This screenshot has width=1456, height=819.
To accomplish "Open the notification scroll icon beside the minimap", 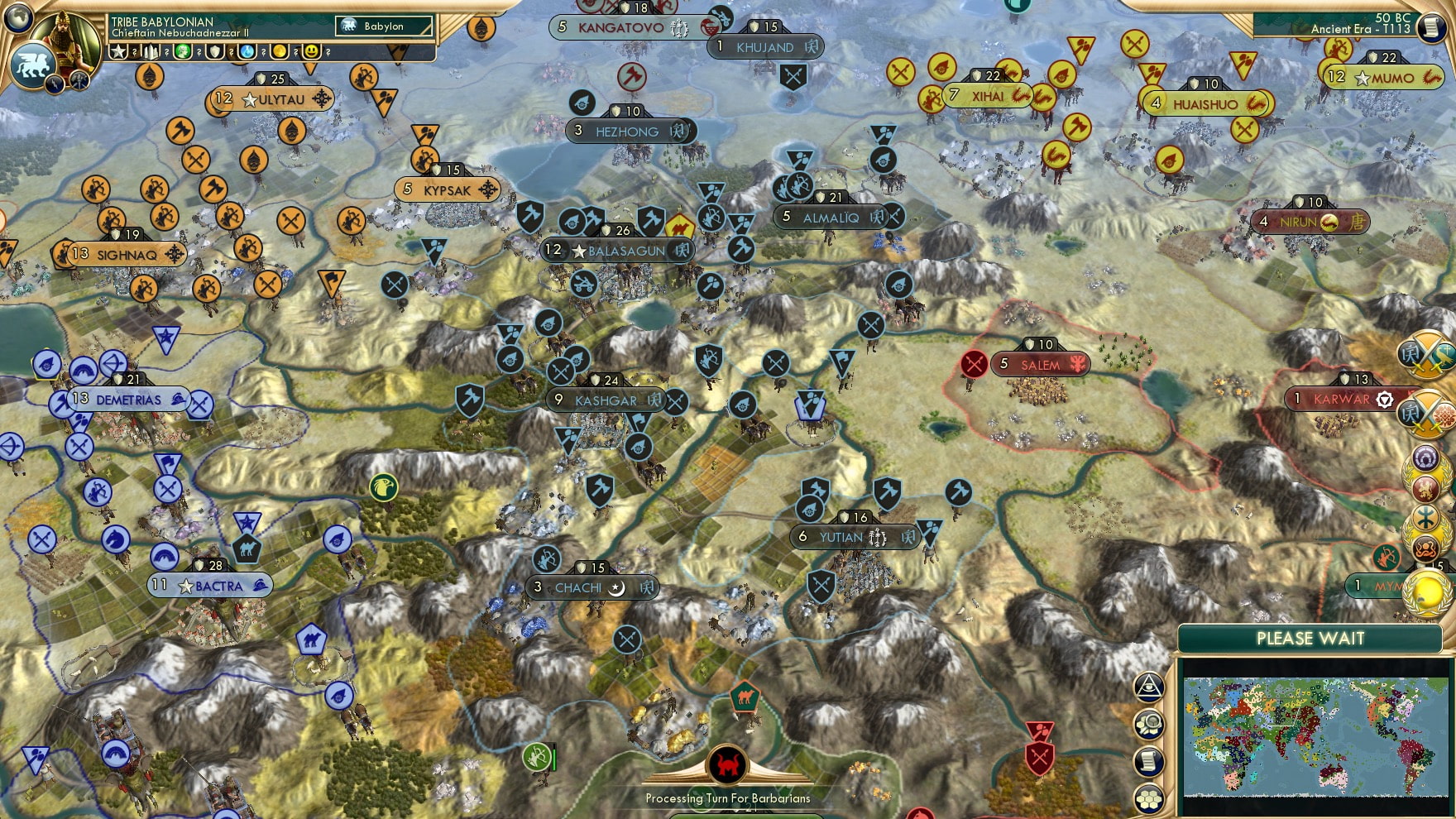I will point(1148,760).
